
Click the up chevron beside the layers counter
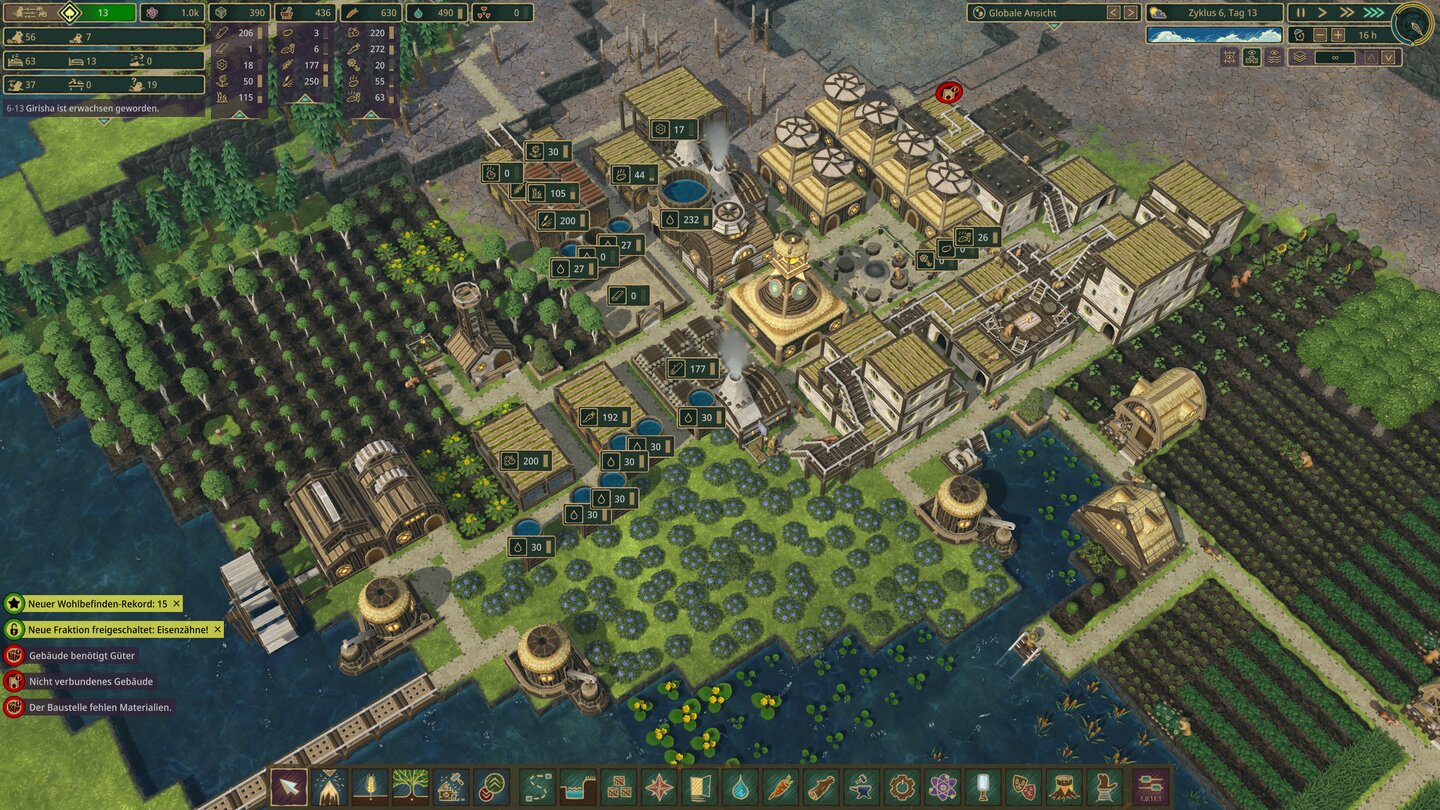[x=1369, y=57]
